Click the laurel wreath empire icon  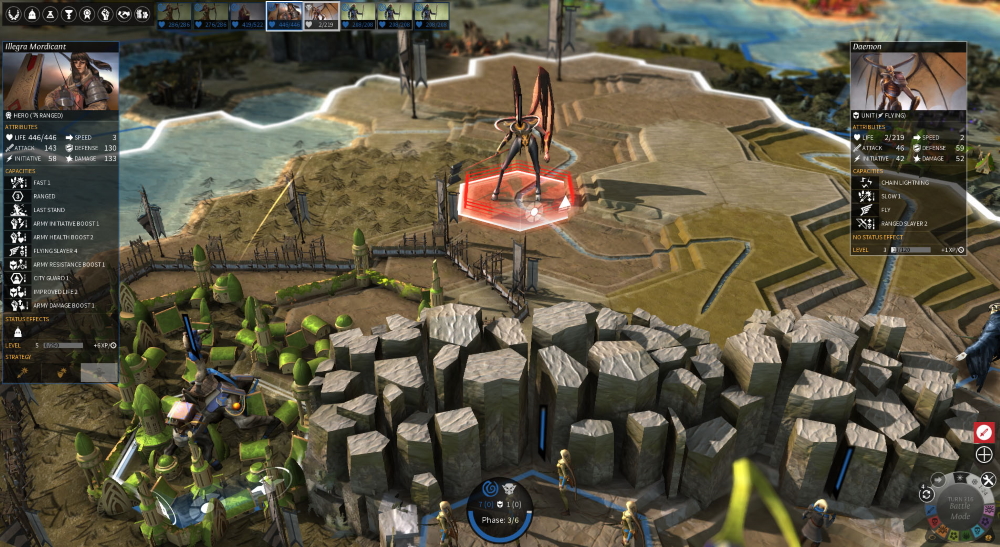[x=10, y=15]
